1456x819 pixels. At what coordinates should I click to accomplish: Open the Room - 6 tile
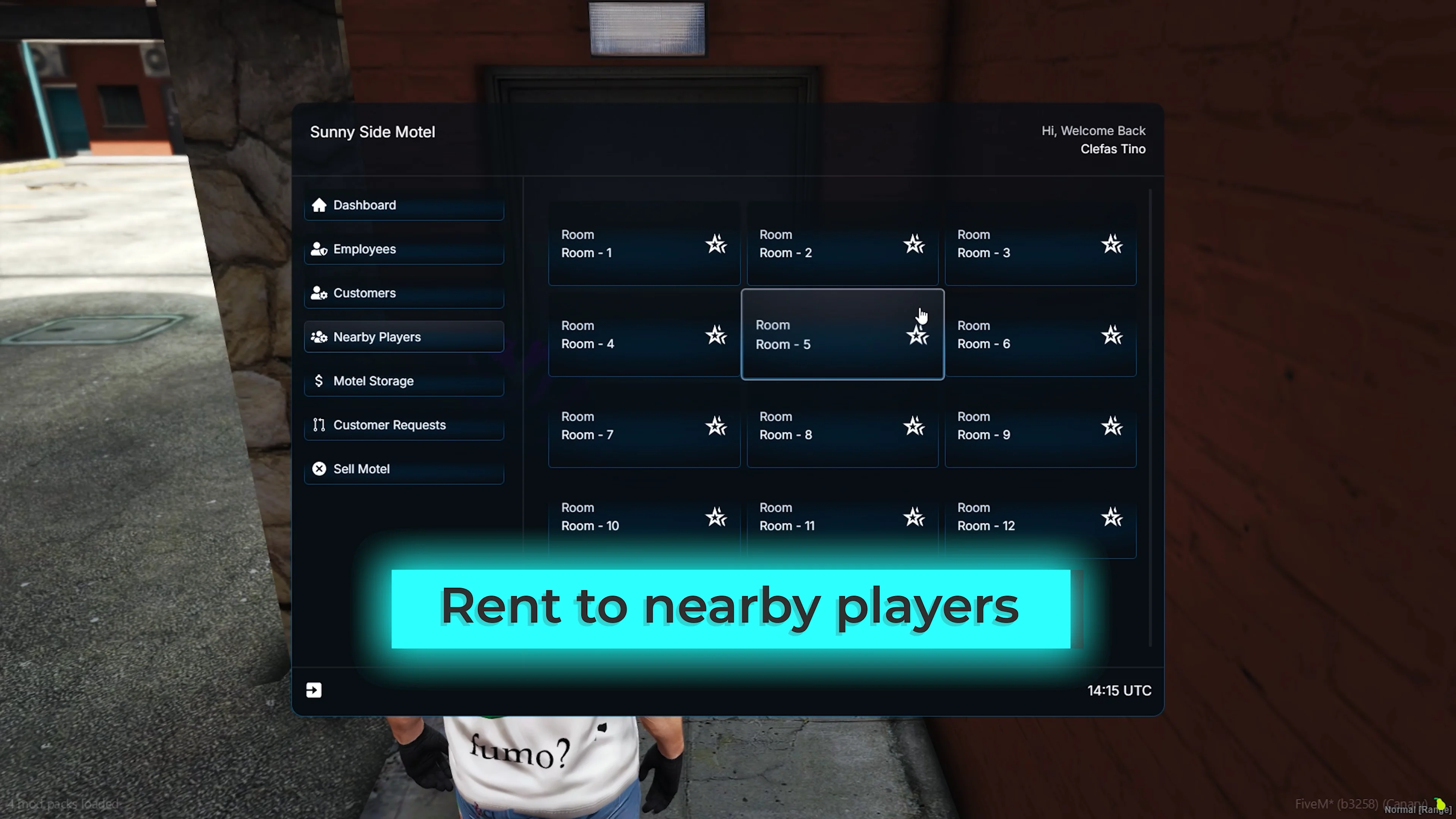[1040, 335]
